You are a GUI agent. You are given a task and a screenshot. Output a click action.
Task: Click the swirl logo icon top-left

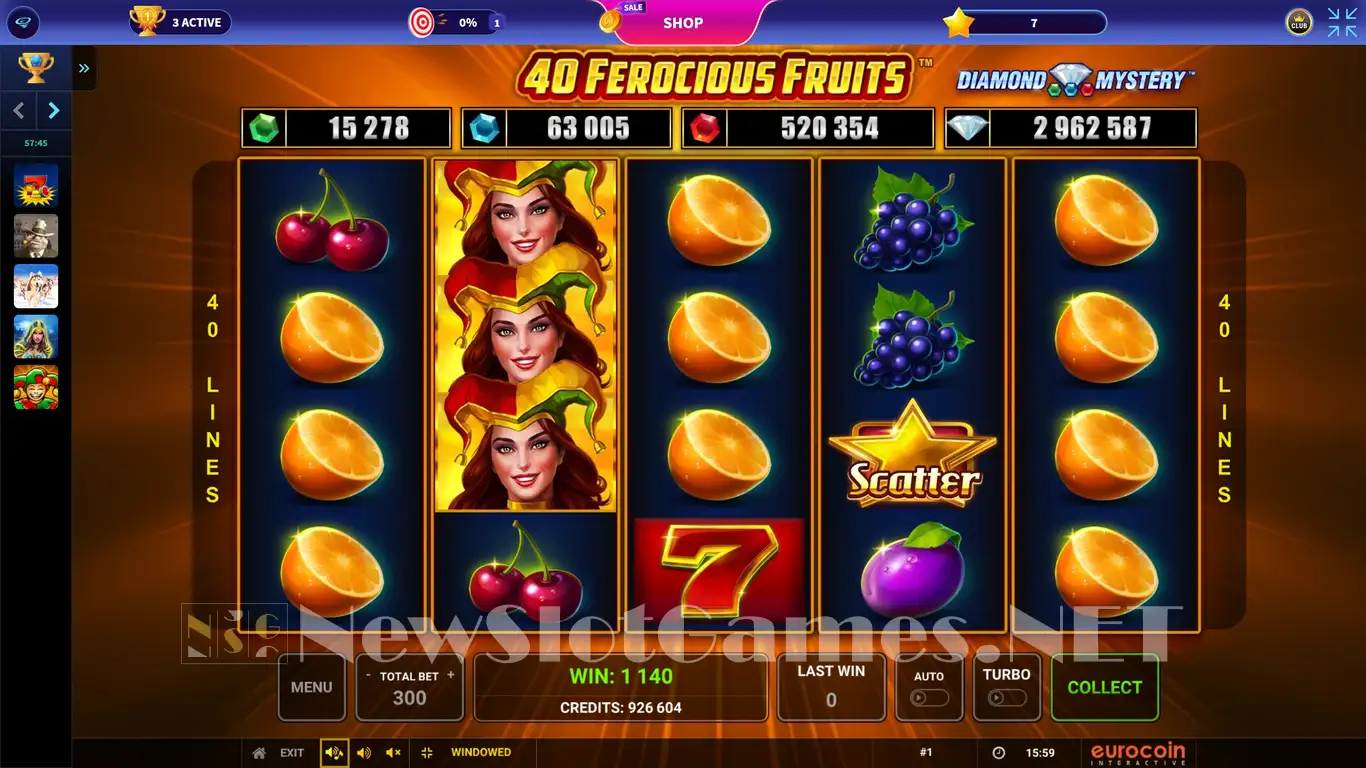point(21,22)
